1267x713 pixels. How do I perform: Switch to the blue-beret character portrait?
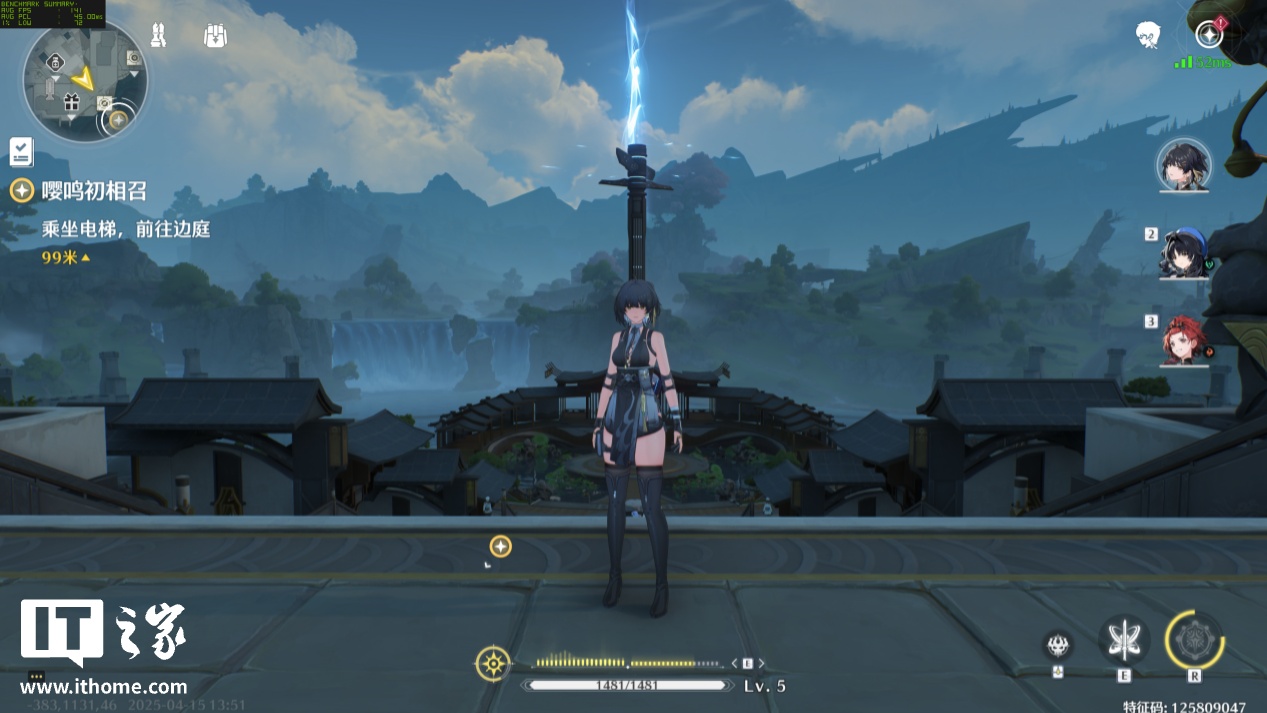click(x=1184, y=251)
